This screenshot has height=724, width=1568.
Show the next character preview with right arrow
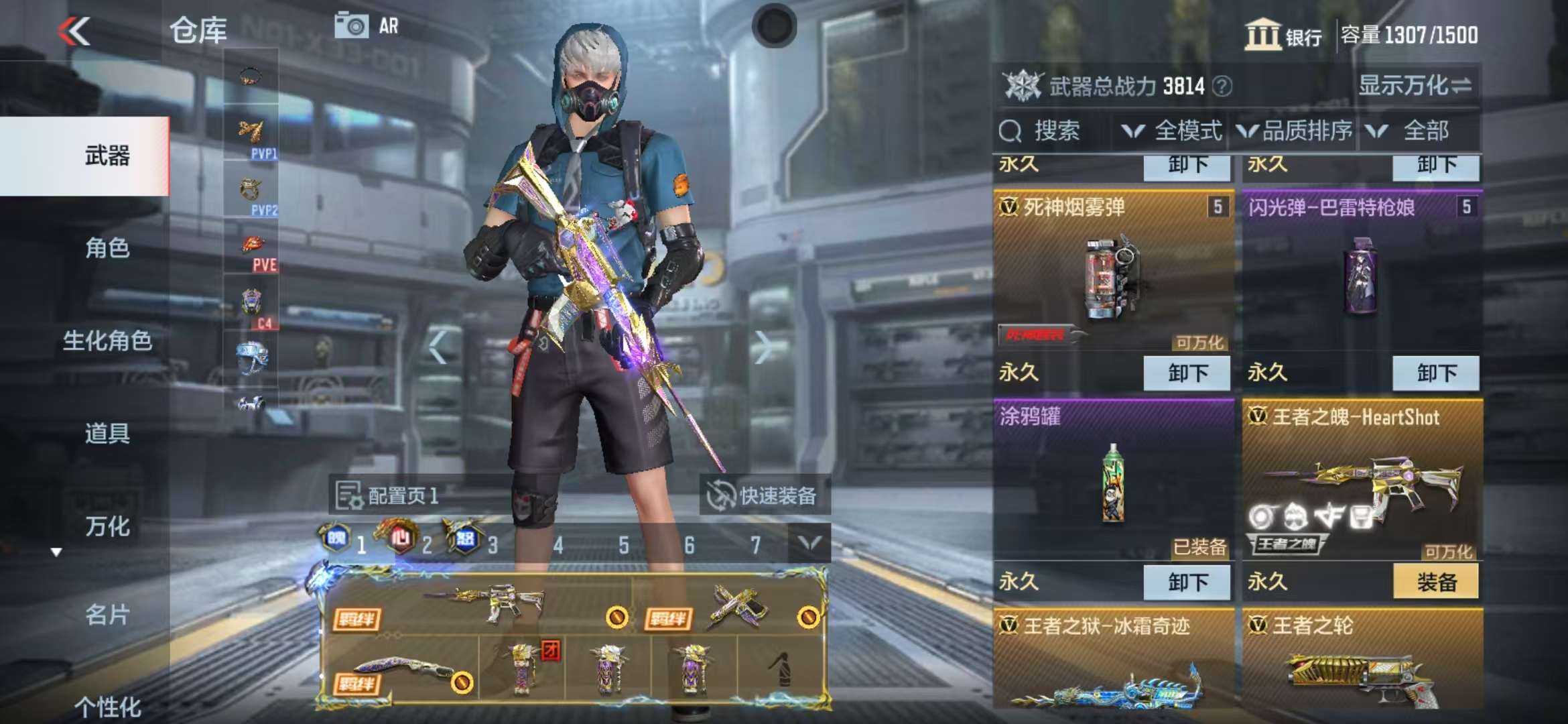763,347
